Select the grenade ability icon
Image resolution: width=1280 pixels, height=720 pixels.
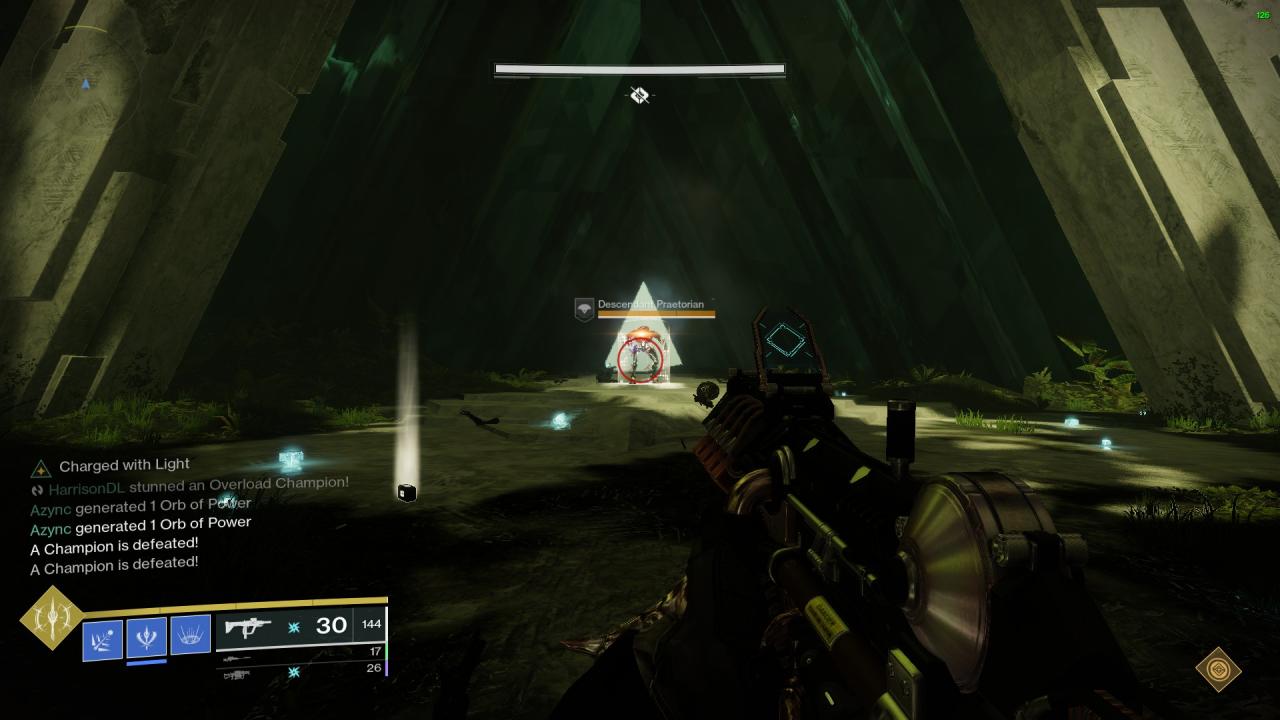pyautogui.click(x=103, y=640)
